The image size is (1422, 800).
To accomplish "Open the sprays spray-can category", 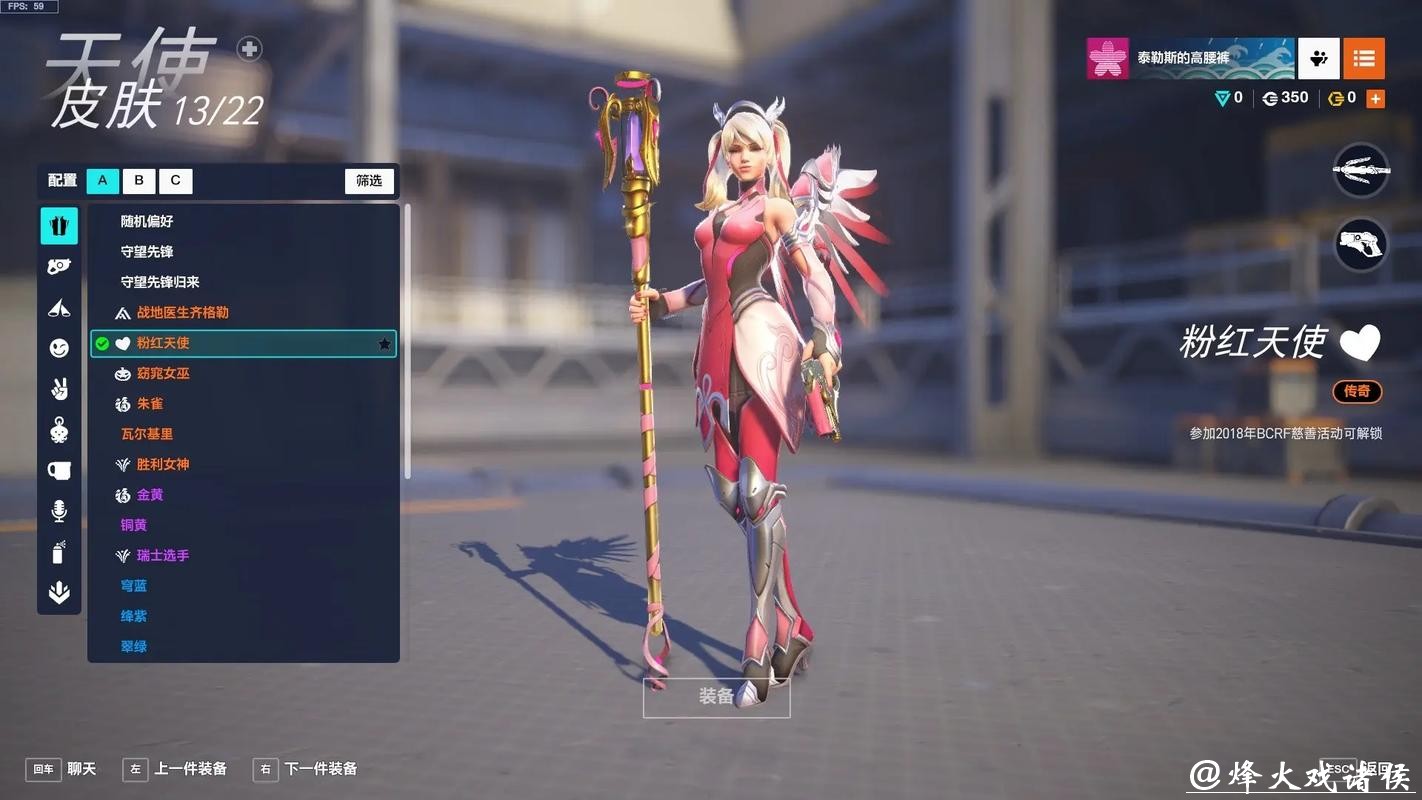I will pyautogui.click(x=59, y=551).
